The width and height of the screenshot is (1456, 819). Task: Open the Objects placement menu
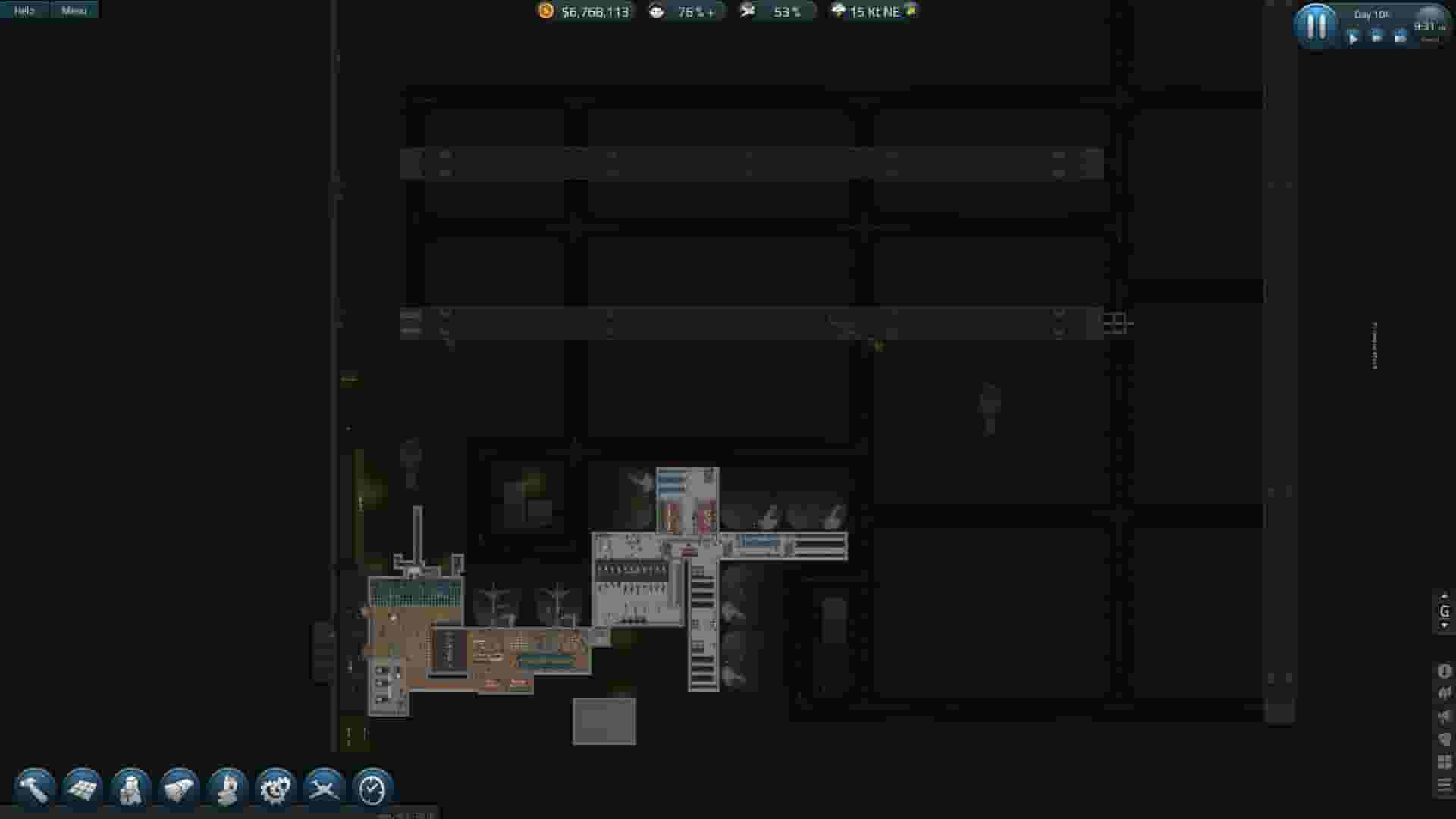(x=178, y=789)
